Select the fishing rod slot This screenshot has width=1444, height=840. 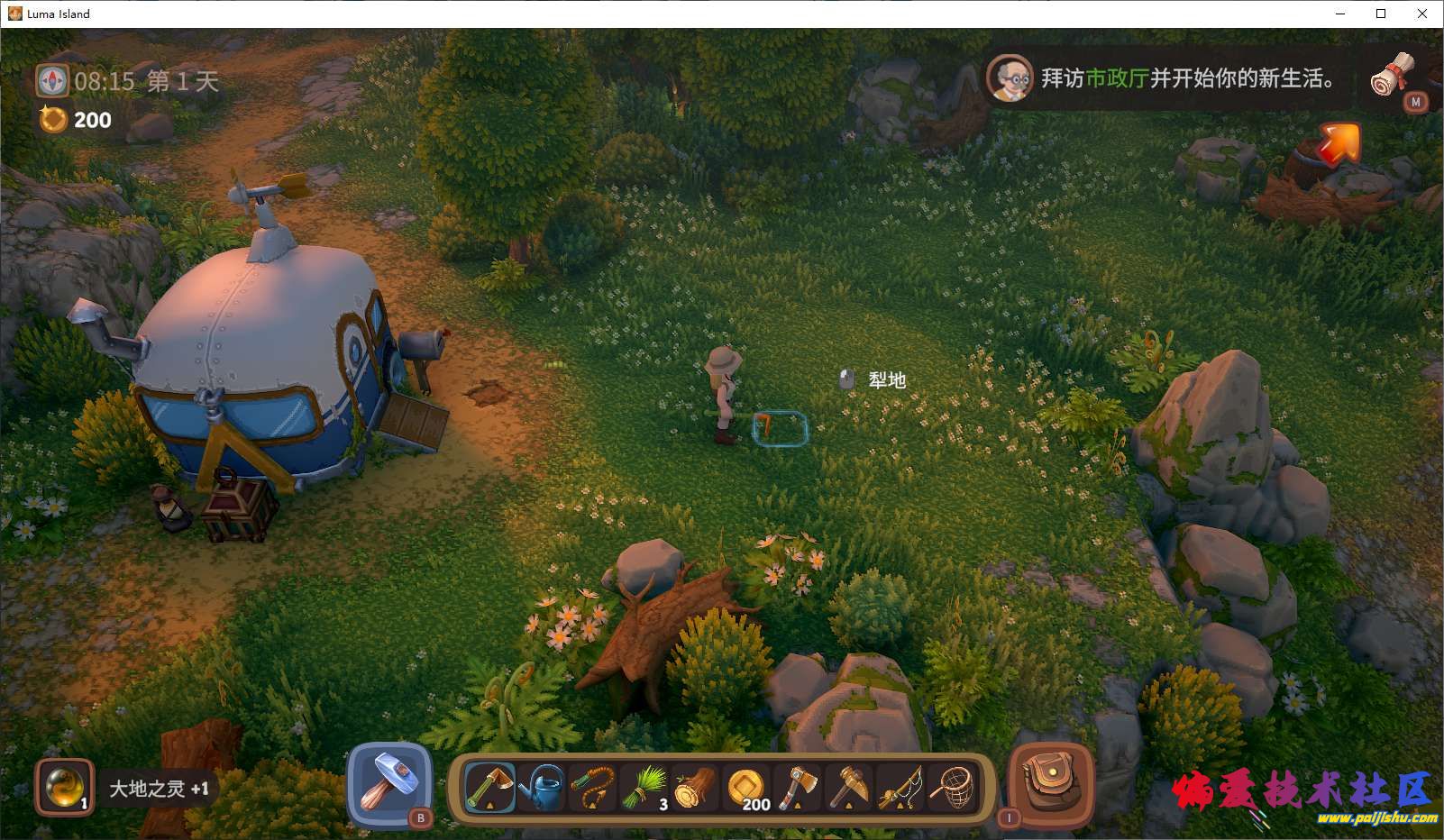point(901,788)
